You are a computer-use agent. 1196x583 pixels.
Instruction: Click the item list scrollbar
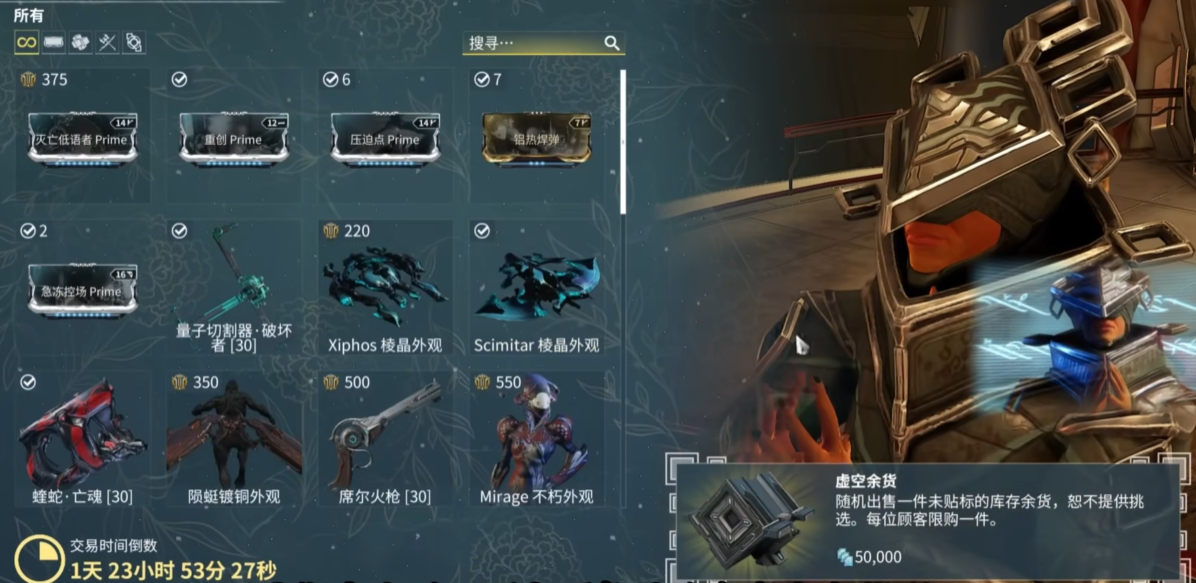(622, 140)
